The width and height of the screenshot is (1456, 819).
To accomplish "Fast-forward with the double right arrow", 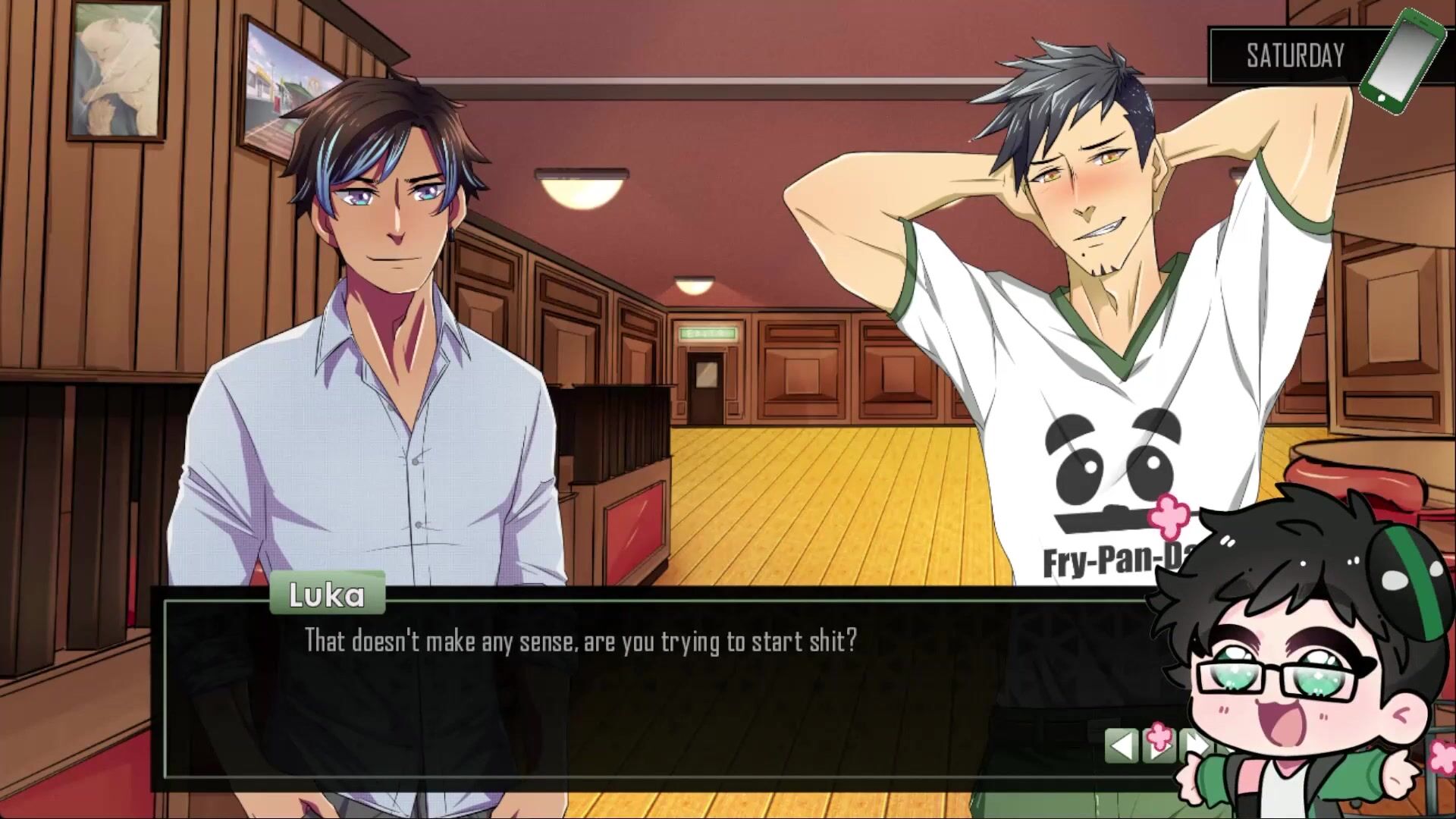I will click(1194, 745).
